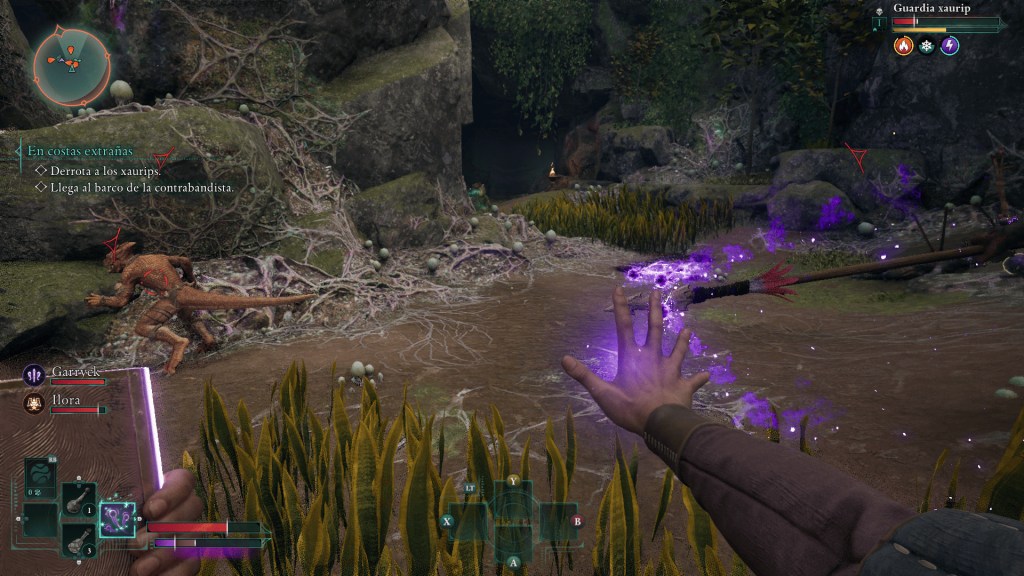Click the fire status icon under Guardia xaurip
The height and width of the screenshot is (576, 1024).
(x=903, y=45)
